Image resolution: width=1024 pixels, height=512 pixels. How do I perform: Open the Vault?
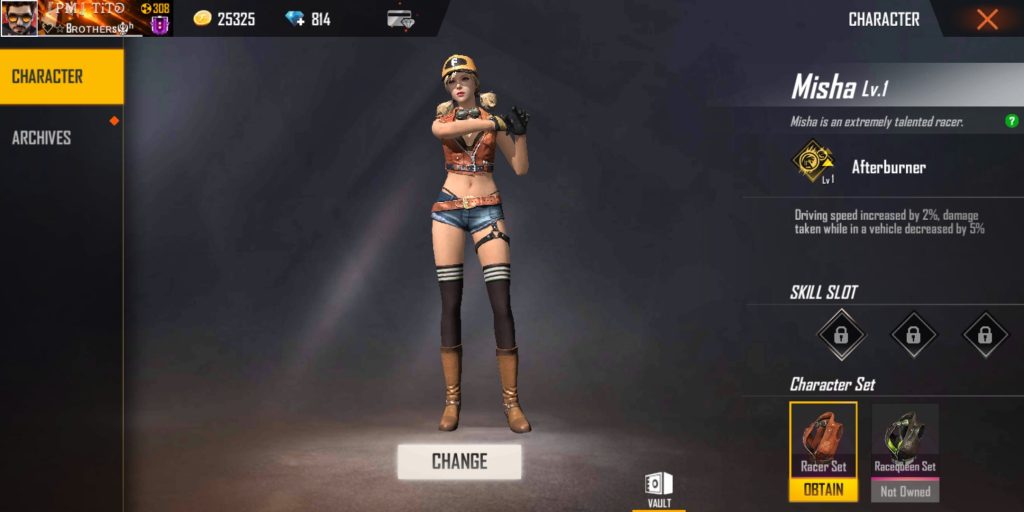(x=659, y=489)
